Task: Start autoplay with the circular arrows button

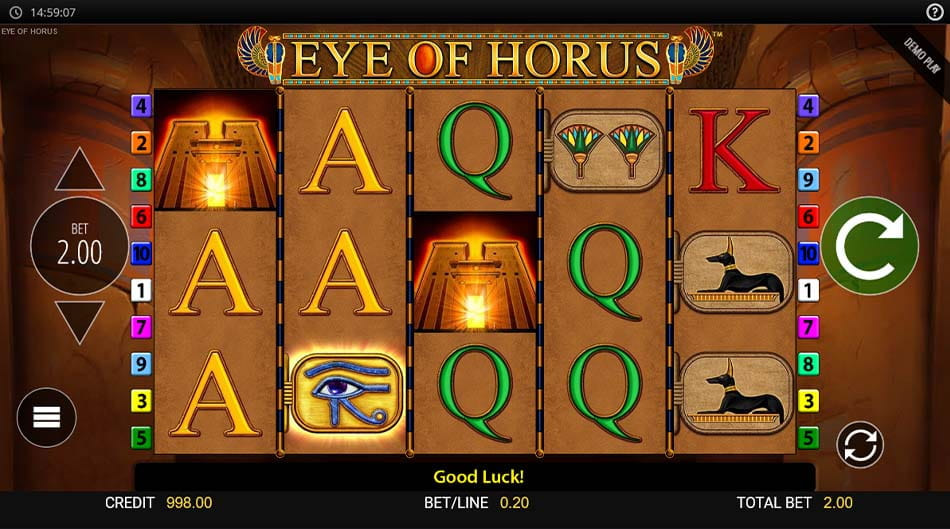Action: coord(859,445)
